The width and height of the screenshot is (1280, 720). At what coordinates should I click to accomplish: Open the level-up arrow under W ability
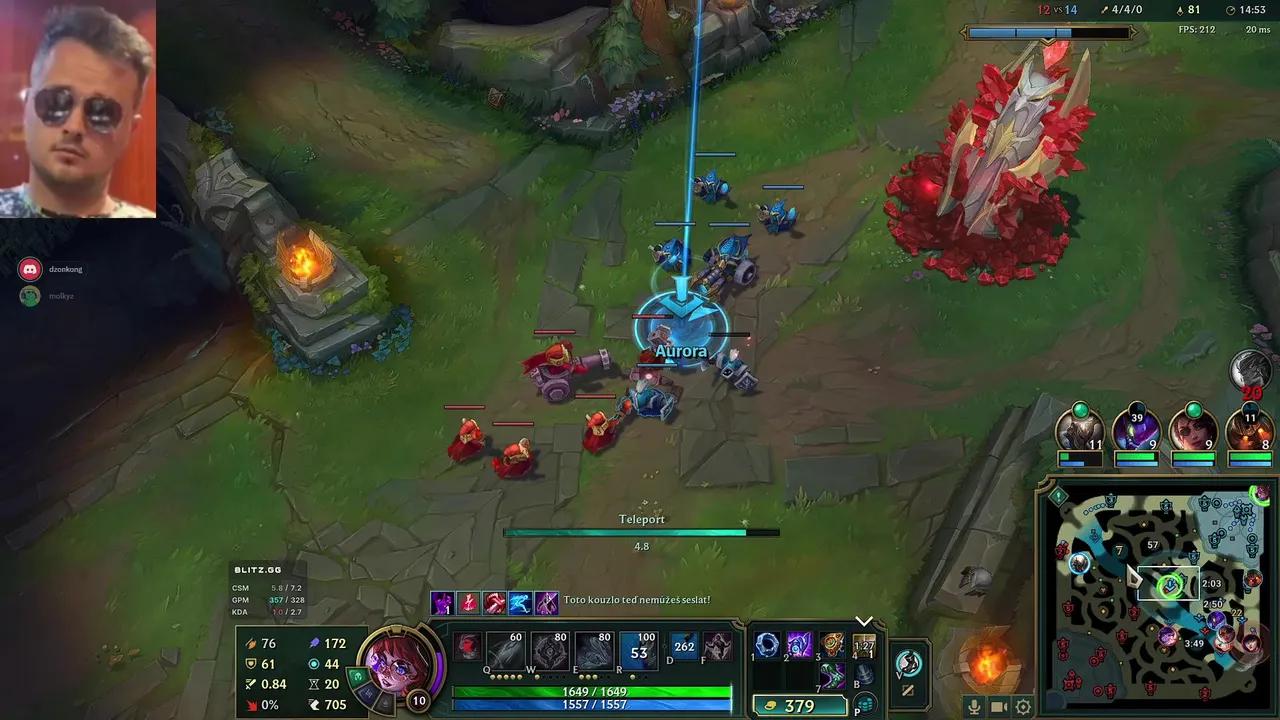point(549,676)
